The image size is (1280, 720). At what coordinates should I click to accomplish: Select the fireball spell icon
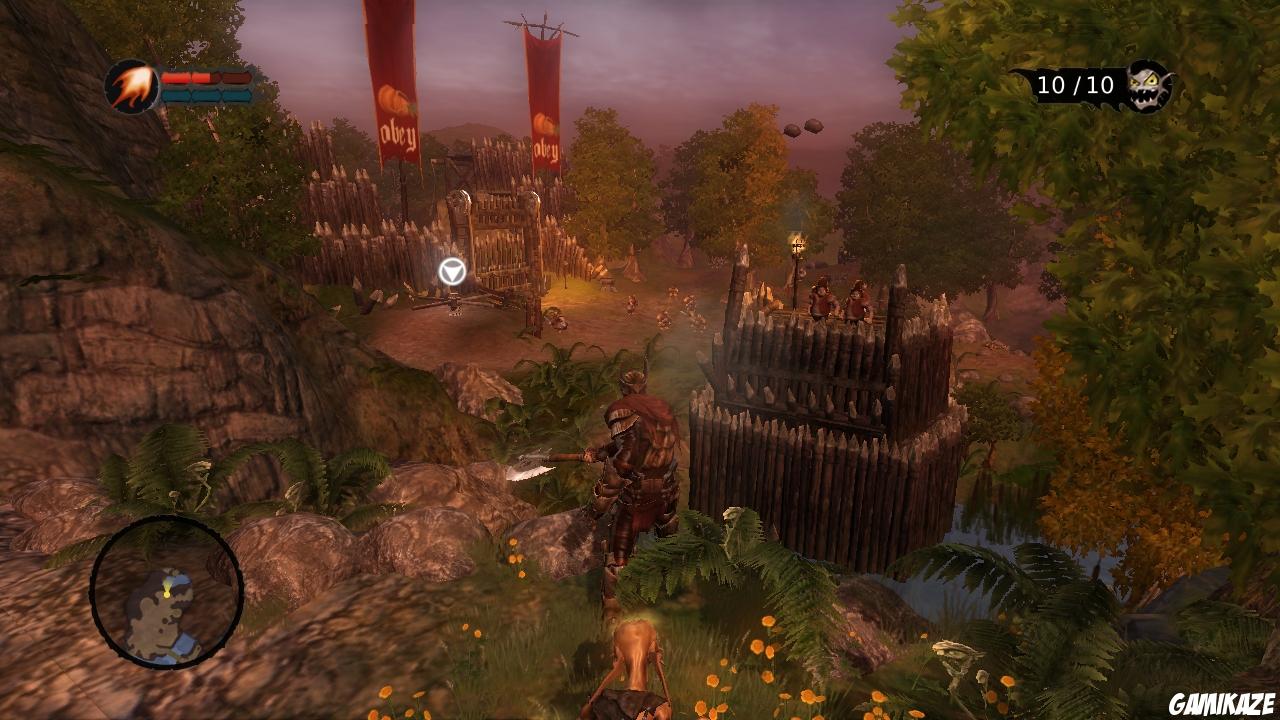coord(131,87)
